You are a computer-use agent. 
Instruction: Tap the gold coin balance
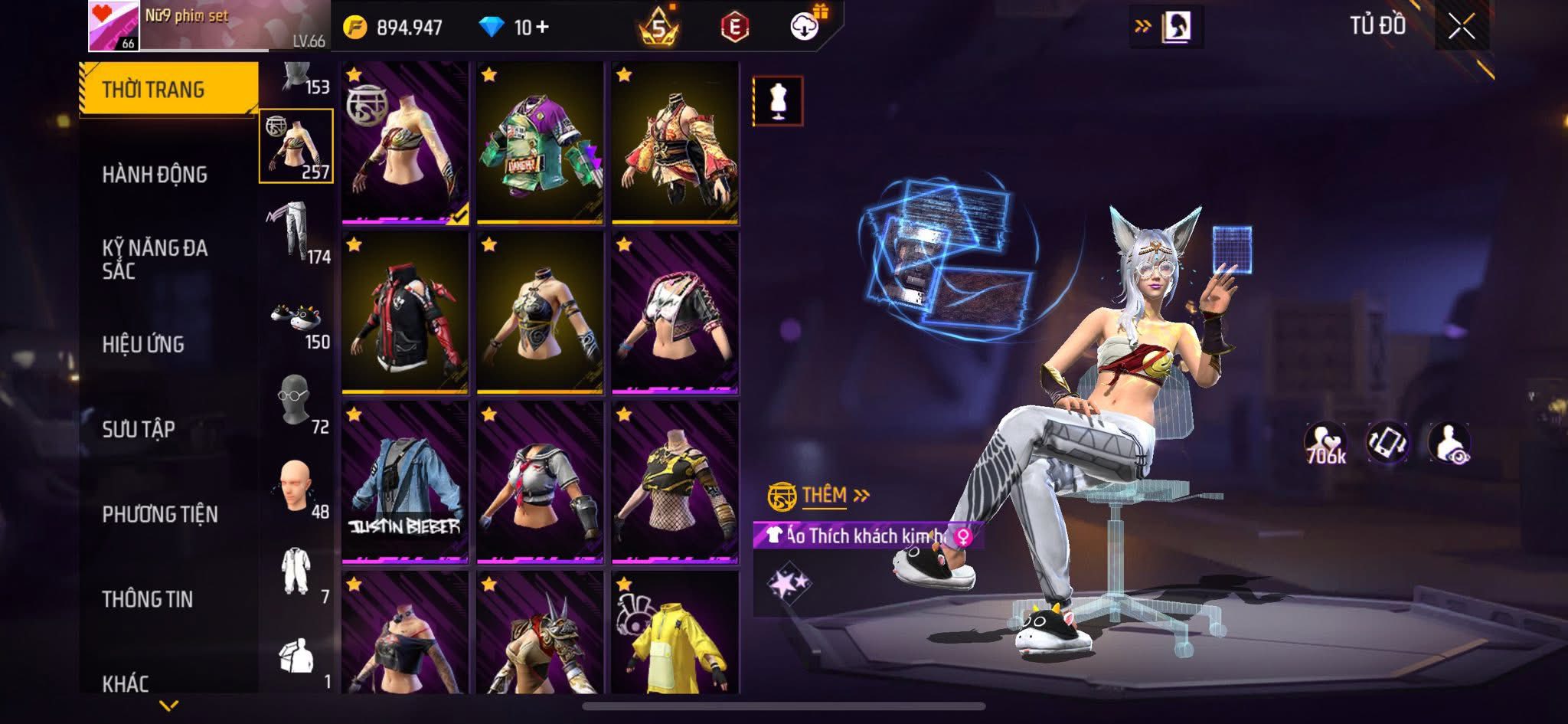click(394, 28)
